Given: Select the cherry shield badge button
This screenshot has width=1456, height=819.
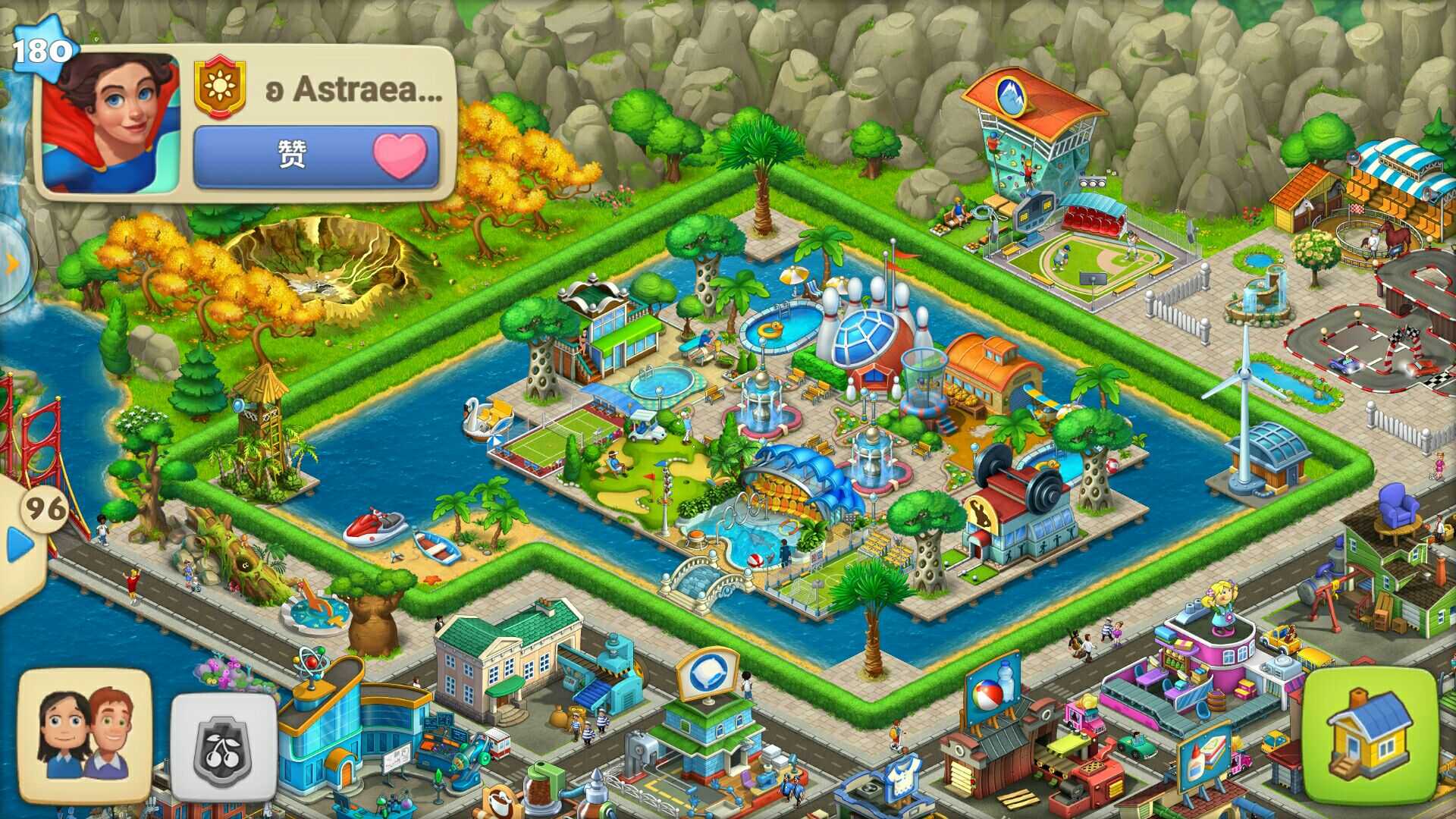Looking at the screenshot, I should coord(223,747).
